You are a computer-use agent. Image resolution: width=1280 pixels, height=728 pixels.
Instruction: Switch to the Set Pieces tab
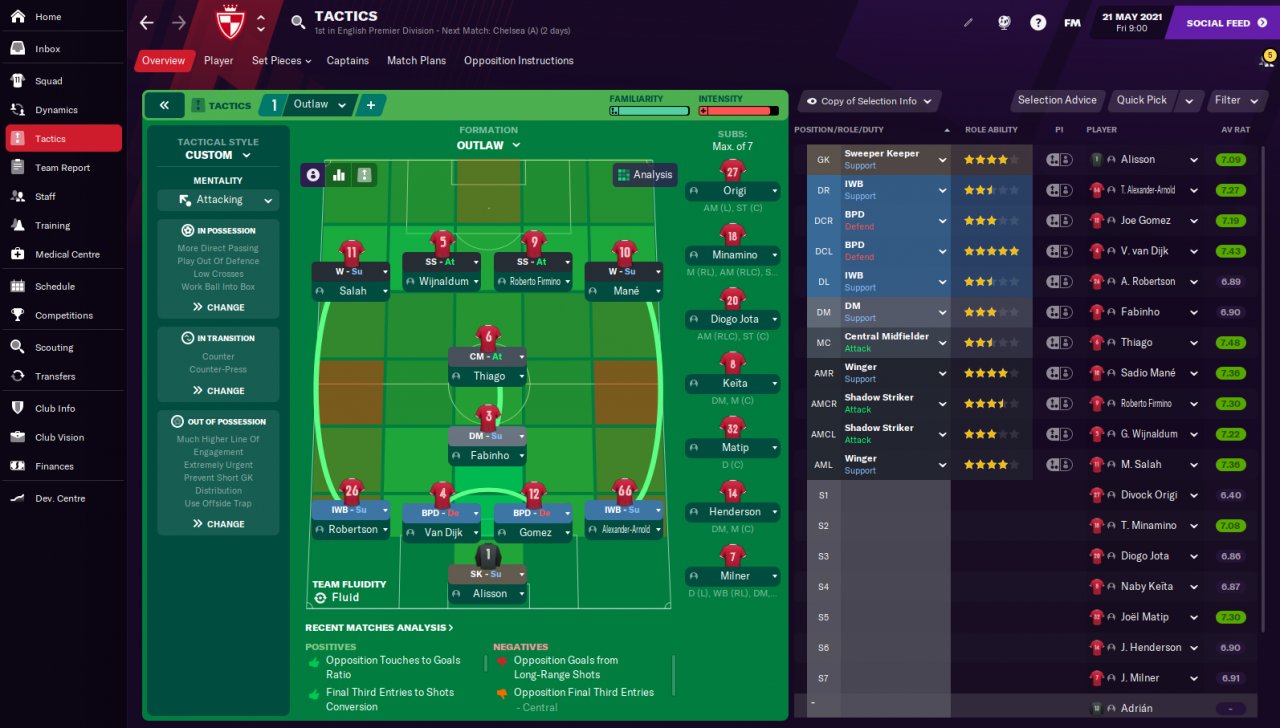click(x=280, y=60)
